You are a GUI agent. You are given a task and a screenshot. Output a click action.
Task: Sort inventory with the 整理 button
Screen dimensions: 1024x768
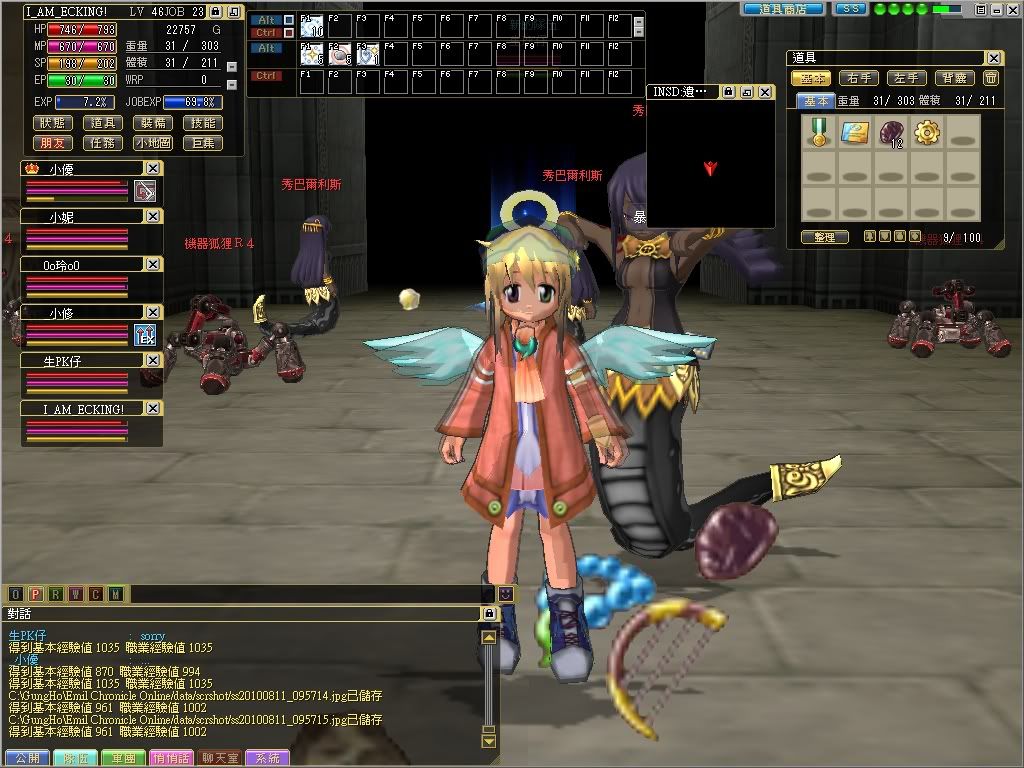tap(824, 237)
